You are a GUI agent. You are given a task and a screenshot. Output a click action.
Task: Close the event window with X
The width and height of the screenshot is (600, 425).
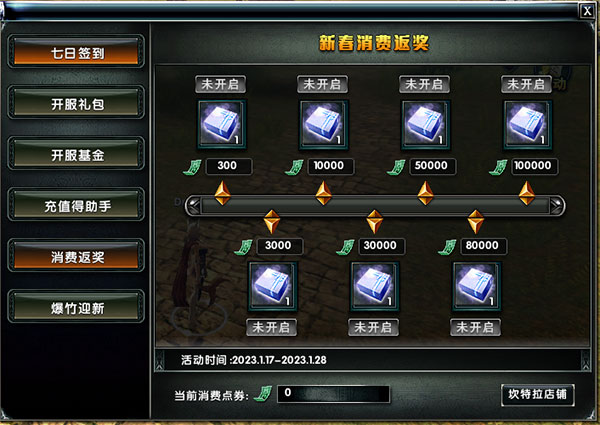click(586, 10)
